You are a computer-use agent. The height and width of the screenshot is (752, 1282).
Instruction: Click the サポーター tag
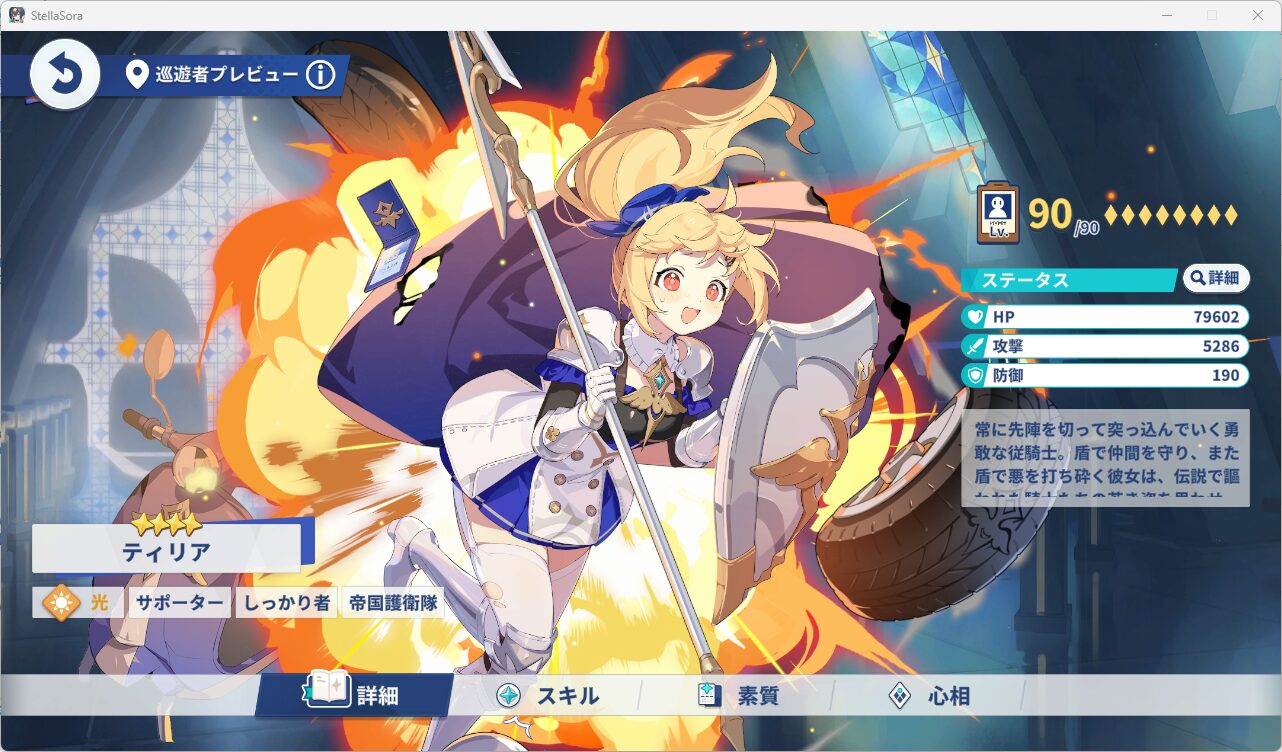pos(179,602)
